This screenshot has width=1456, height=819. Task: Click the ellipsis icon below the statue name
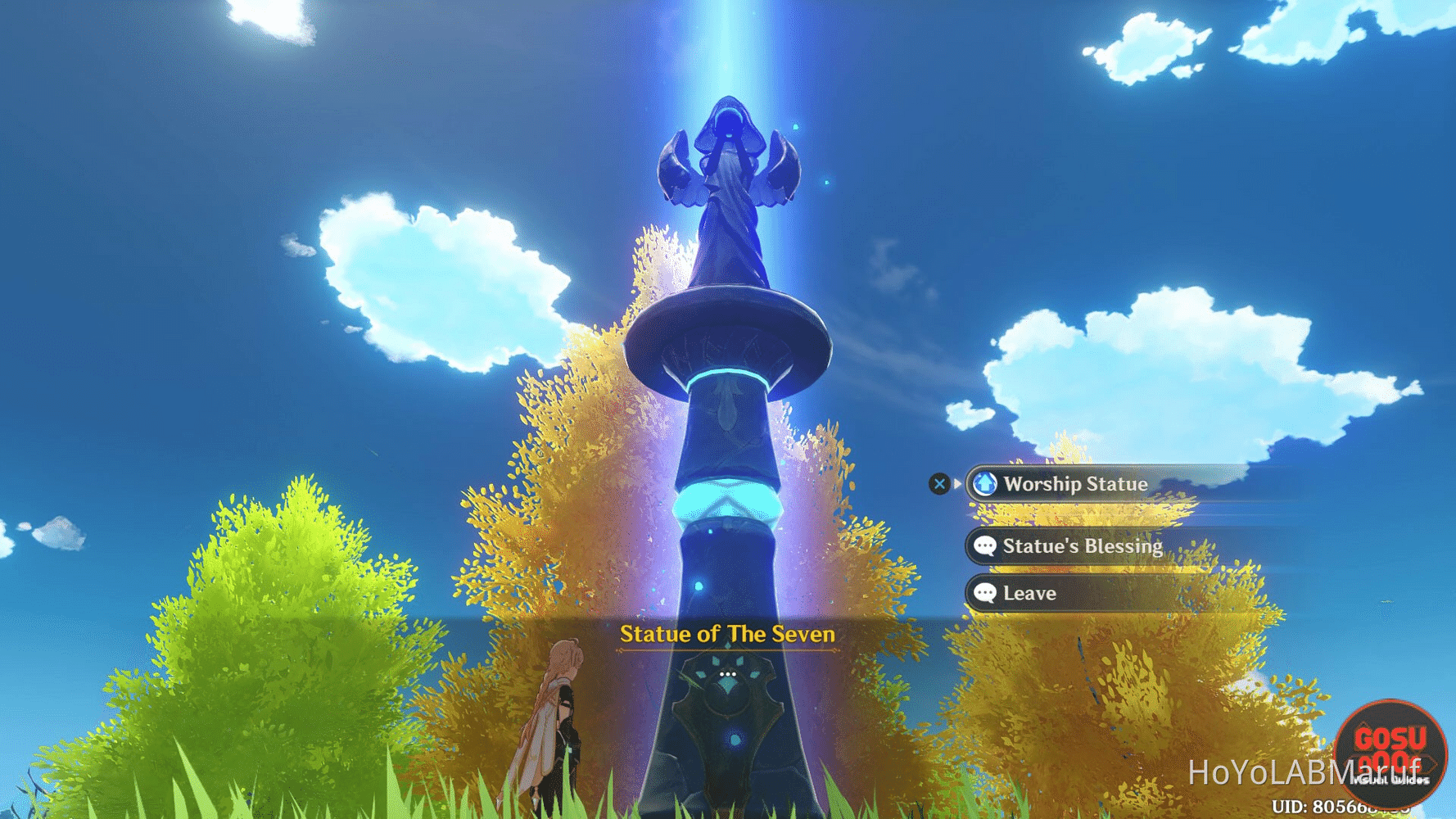tap(727, 672)
